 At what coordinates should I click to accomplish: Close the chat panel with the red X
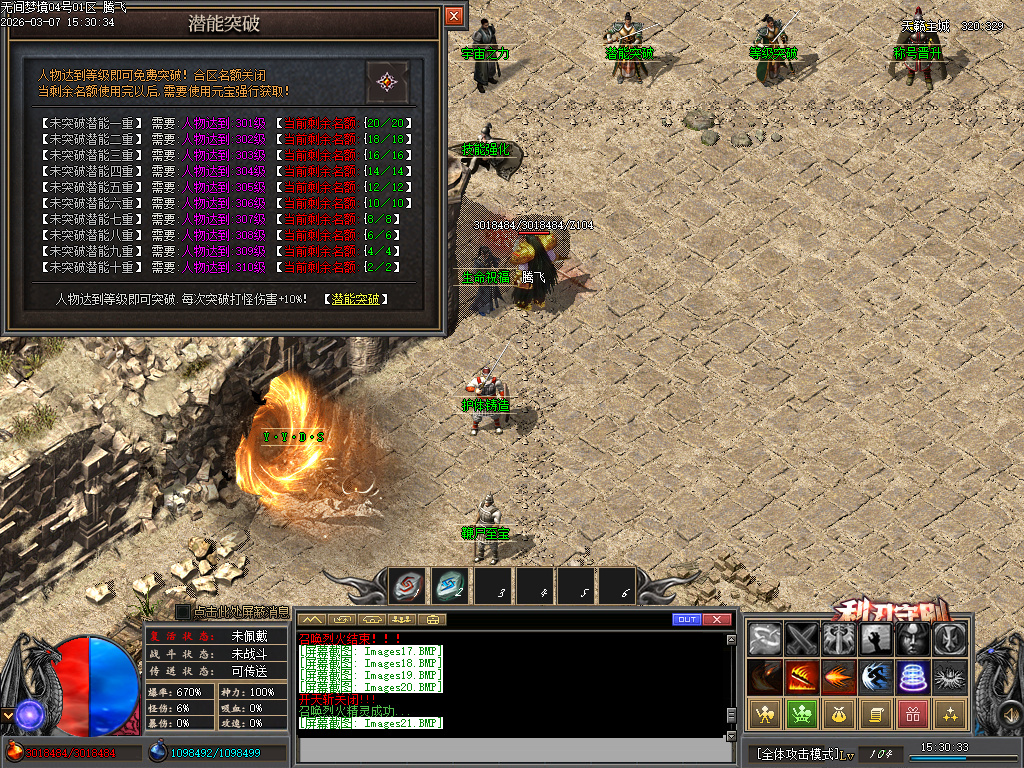pos(717,620)
